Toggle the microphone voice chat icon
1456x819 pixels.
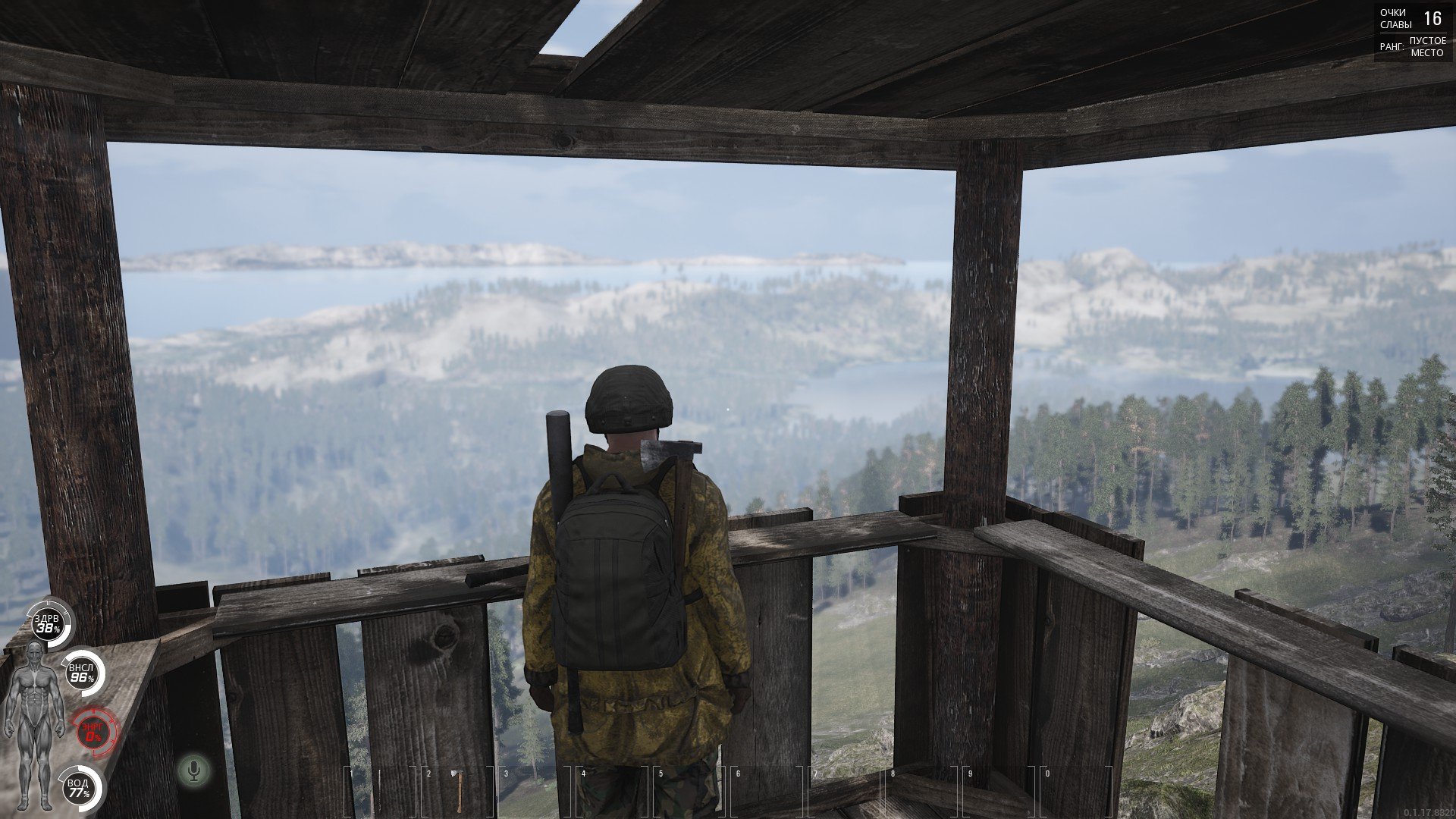194,771
